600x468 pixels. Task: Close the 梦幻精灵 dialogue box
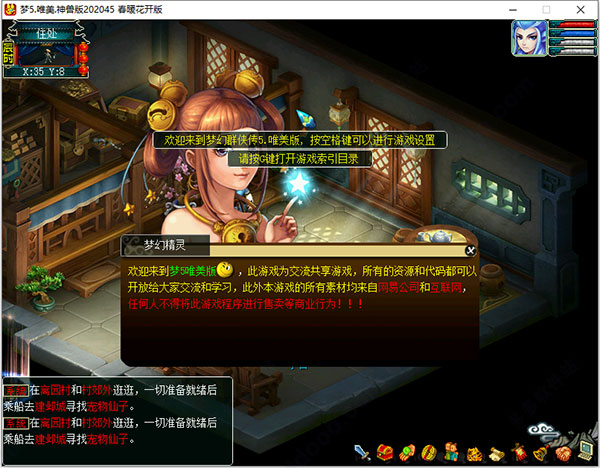click(x=471, y=250)
